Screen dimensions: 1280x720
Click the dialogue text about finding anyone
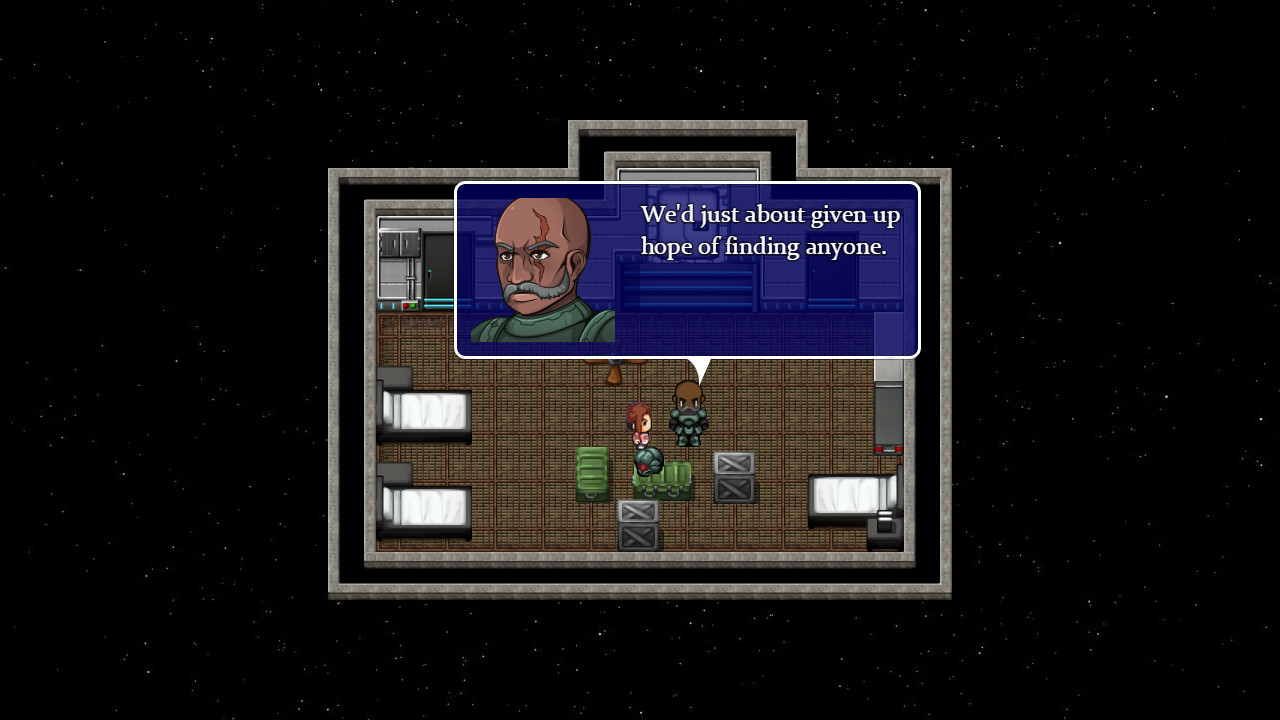click(x=770, y=230)
